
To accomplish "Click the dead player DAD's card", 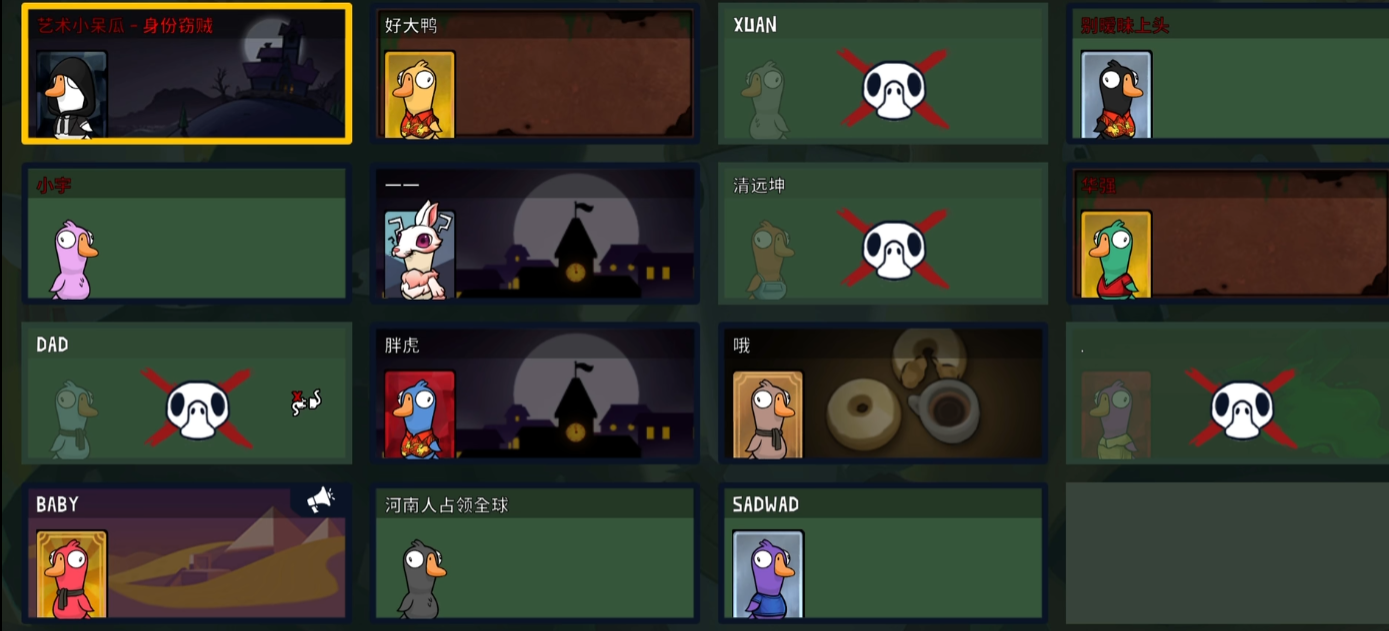I will (187, 393).
